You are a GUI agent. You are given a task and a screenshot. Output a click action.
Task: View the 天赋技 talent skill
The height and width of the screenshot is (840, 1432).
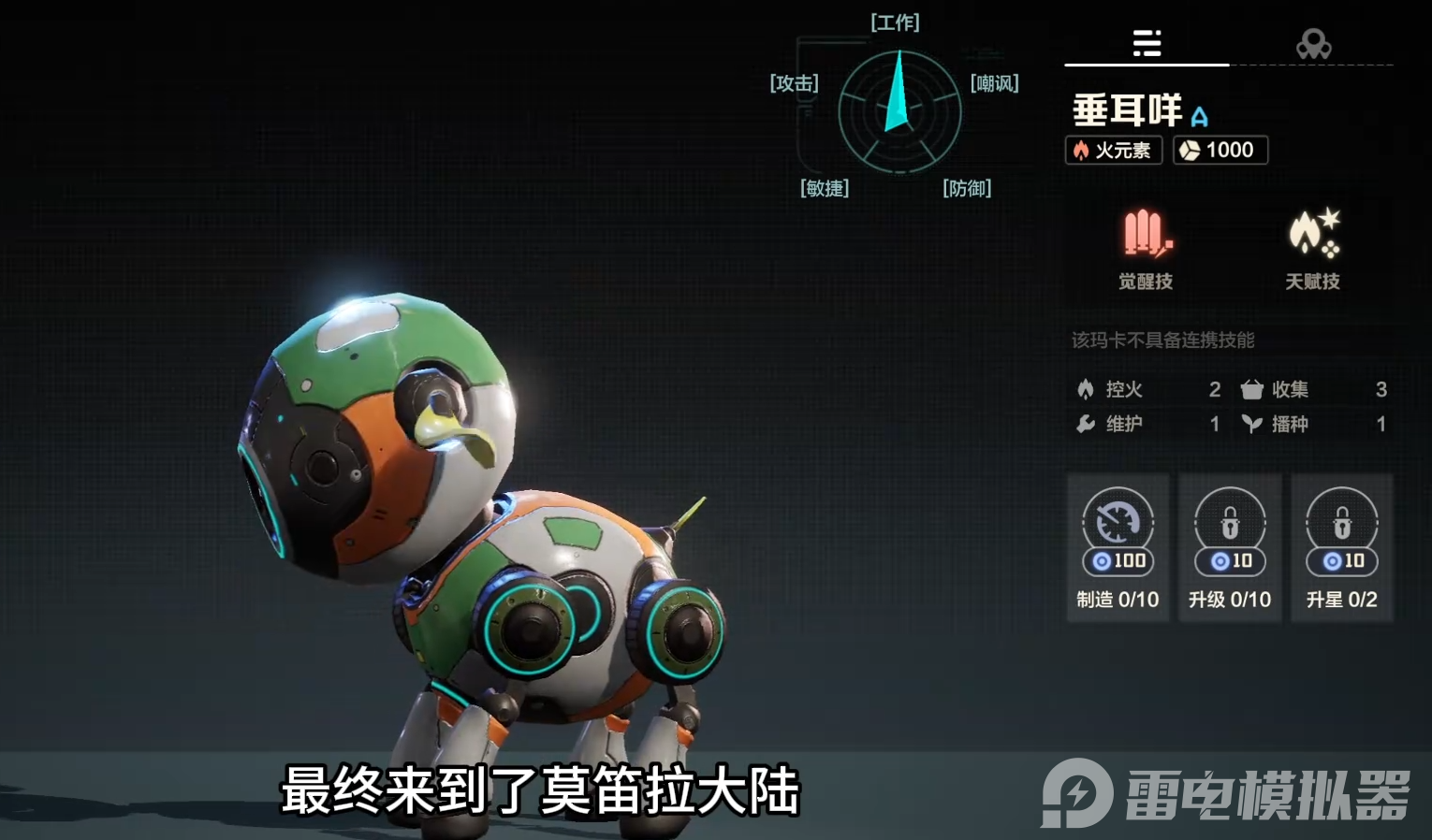tap(1312, 249)
